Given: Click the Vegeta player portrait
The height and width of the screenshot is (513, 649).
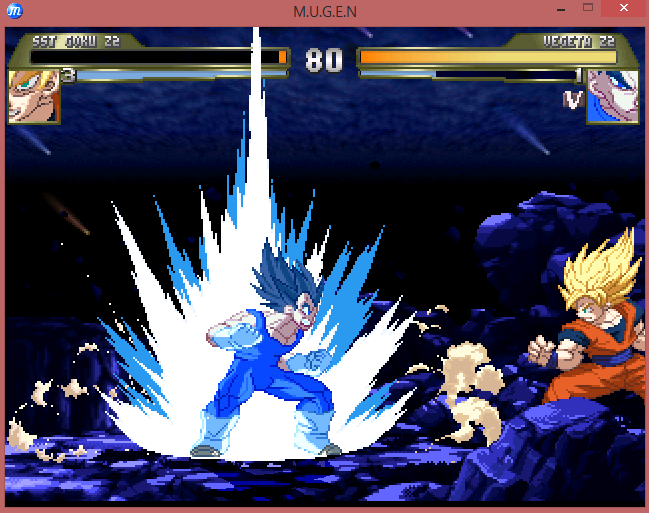Looking at the screenshot, I should pos(612,97).
